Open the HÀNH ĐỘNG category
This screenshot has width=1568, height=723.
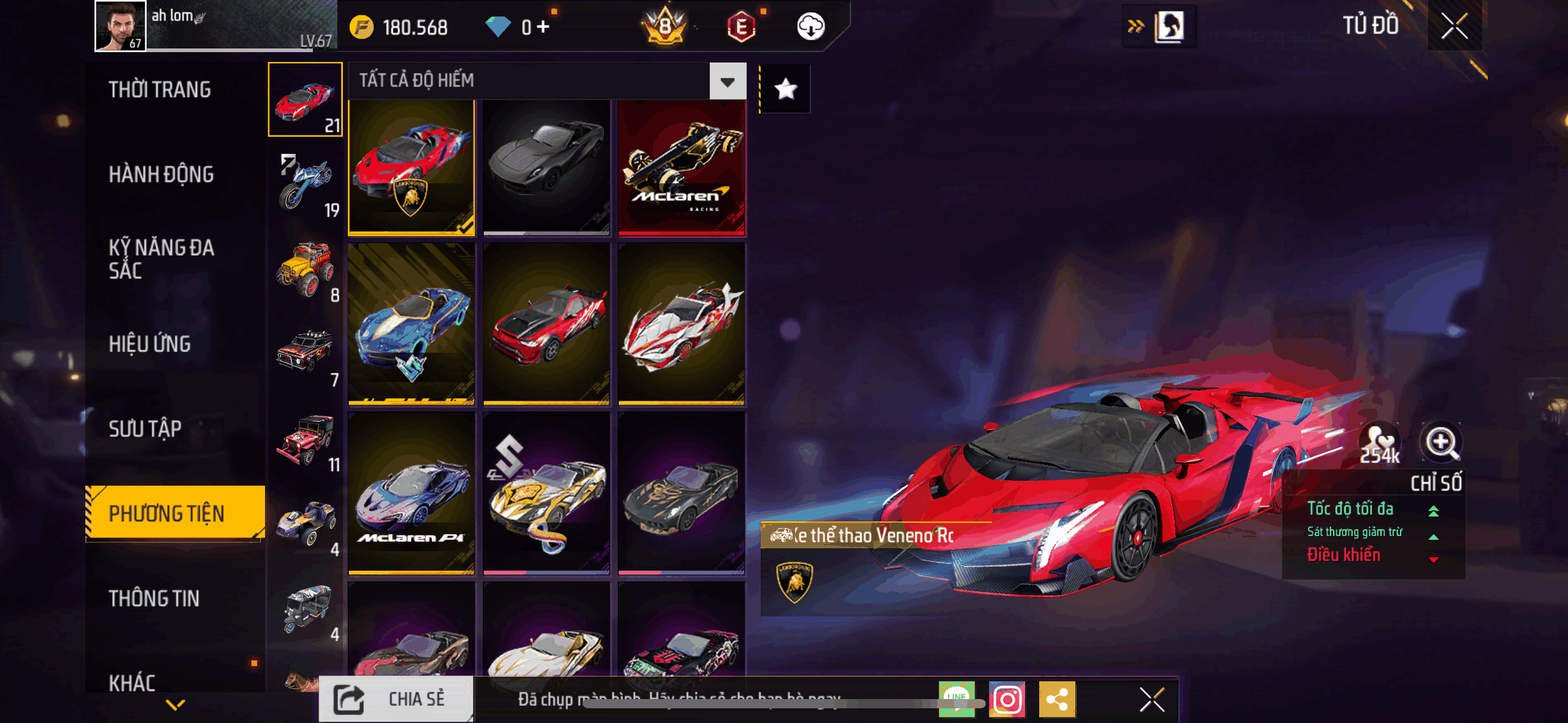click(161, 174)
